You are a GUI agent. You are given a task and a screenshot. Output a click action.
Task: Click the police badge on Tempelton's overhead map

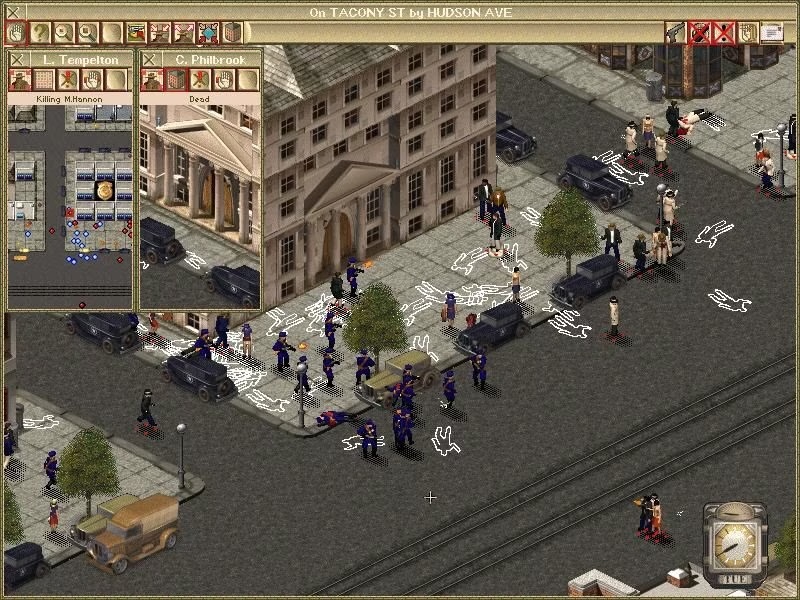(x=103, y=190)
